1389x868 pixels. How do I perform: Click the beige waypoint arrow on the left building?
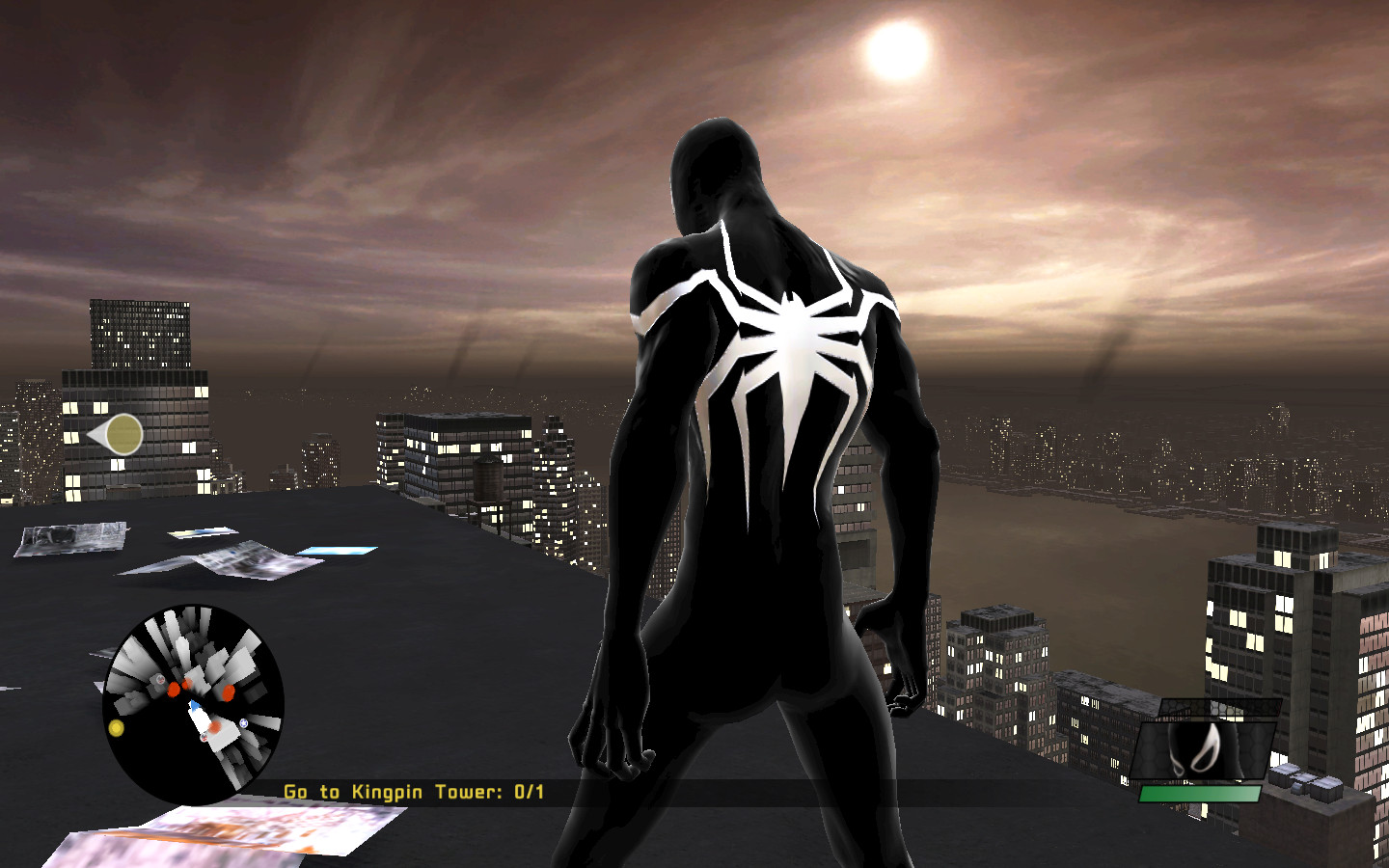tap(118, 433)
